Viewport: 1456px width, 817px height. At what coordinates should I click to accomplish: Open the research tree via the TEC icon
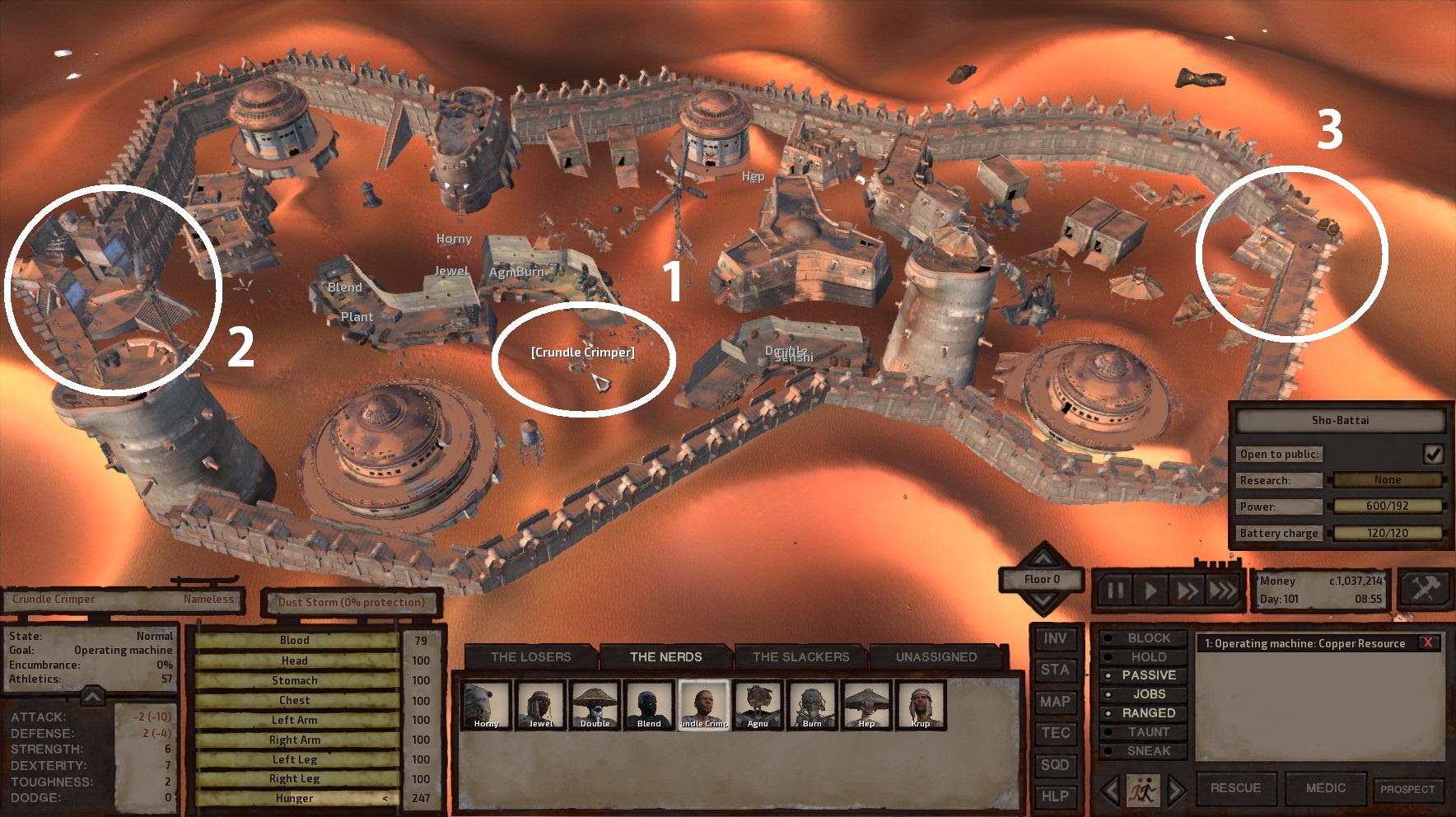(1055, 733)
